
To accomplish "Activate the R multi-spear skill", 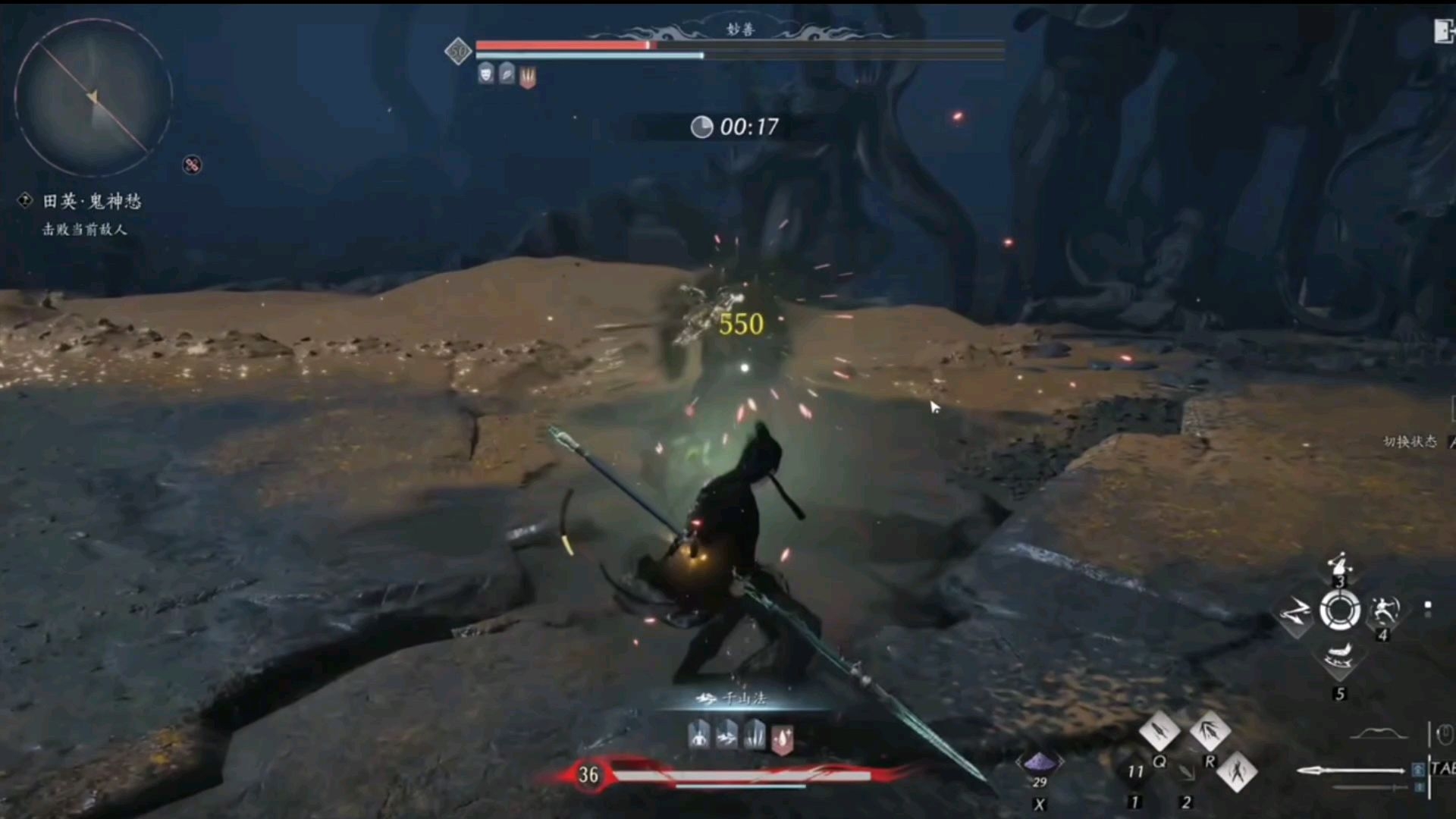I will [1210, 731].
